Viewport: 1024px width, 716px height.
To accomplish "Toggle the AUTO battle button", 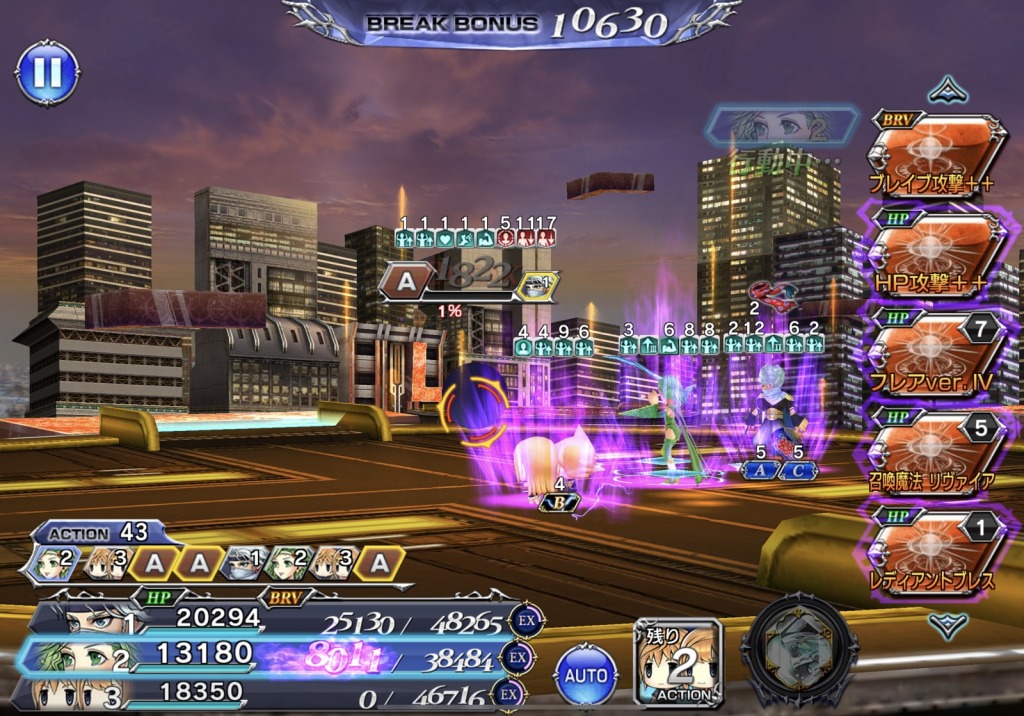I will 586,676.
